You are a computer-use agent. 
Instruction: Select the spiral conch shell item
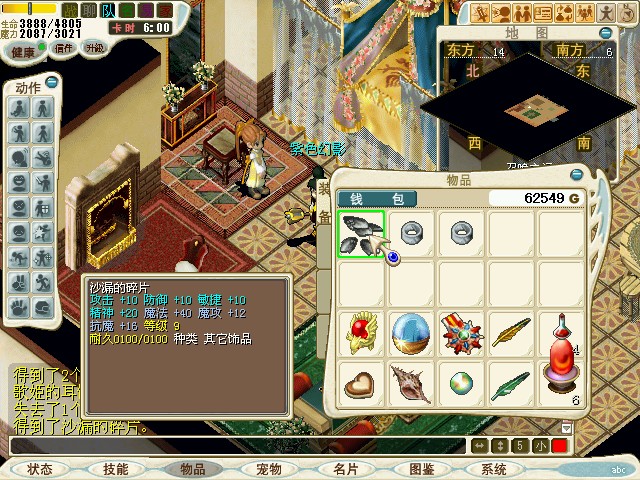(x=410, y=384)
